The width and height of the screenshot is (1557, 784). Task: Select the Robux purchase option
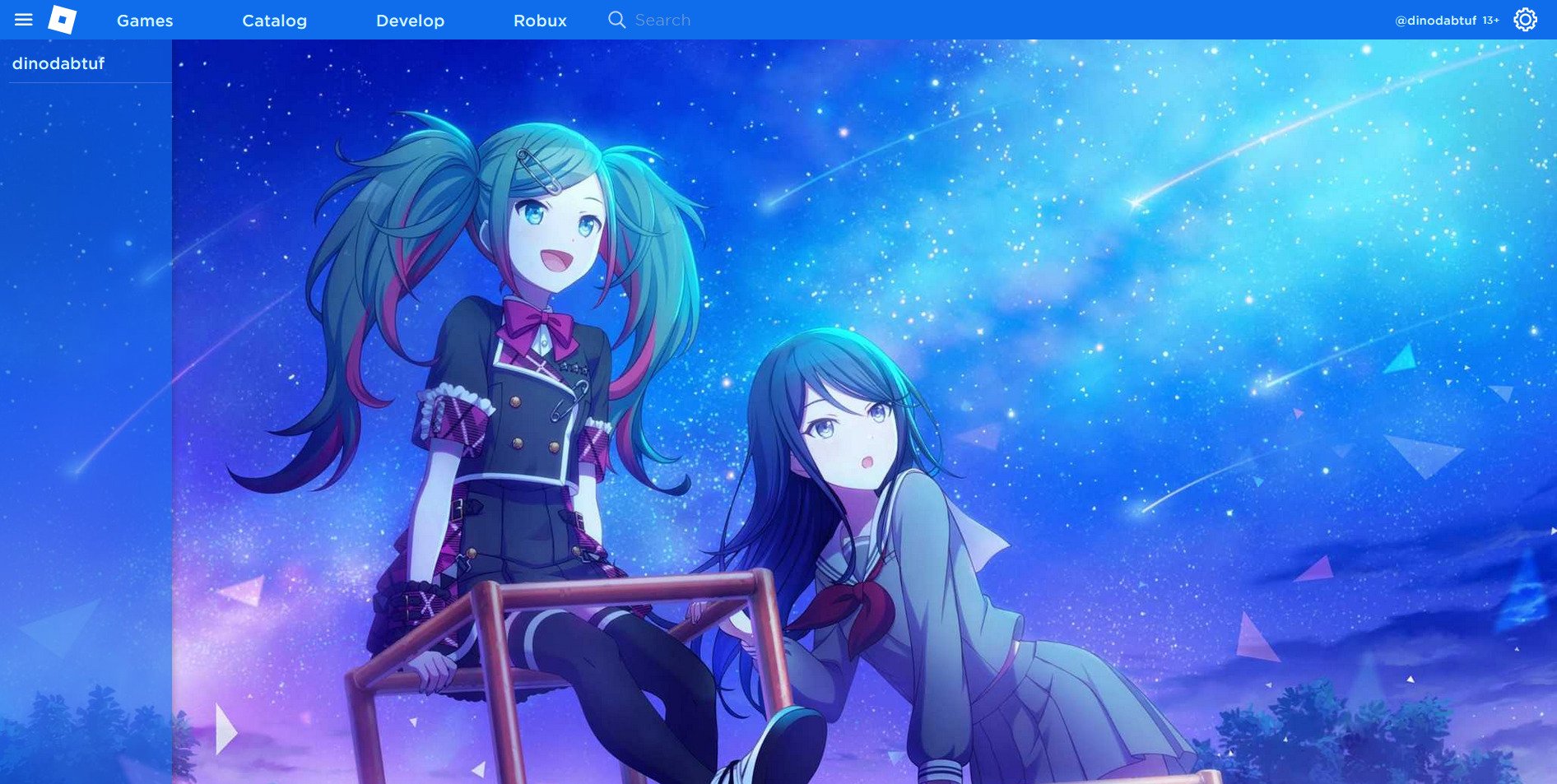pos(539,21)
